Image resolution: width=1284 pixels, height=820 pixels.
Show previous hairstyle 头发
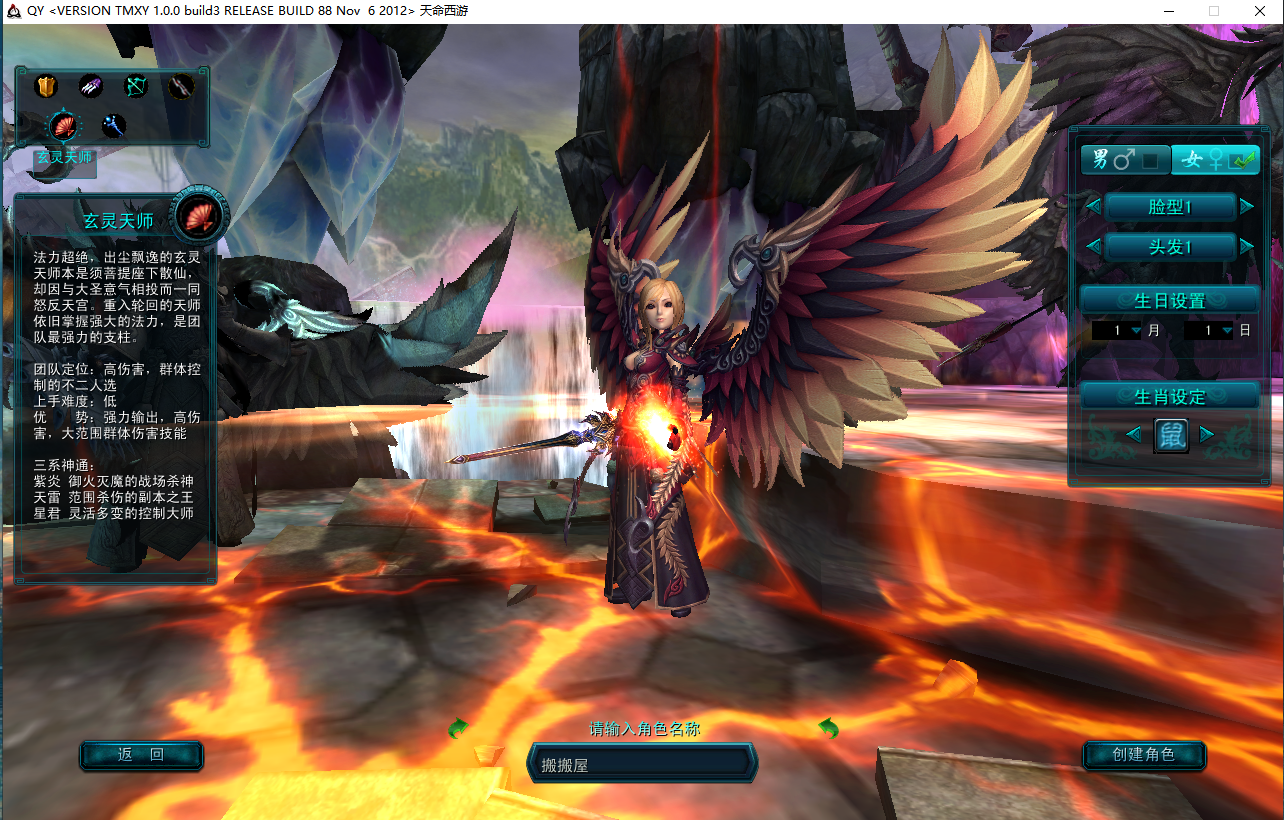click(x=1094, y=246)
